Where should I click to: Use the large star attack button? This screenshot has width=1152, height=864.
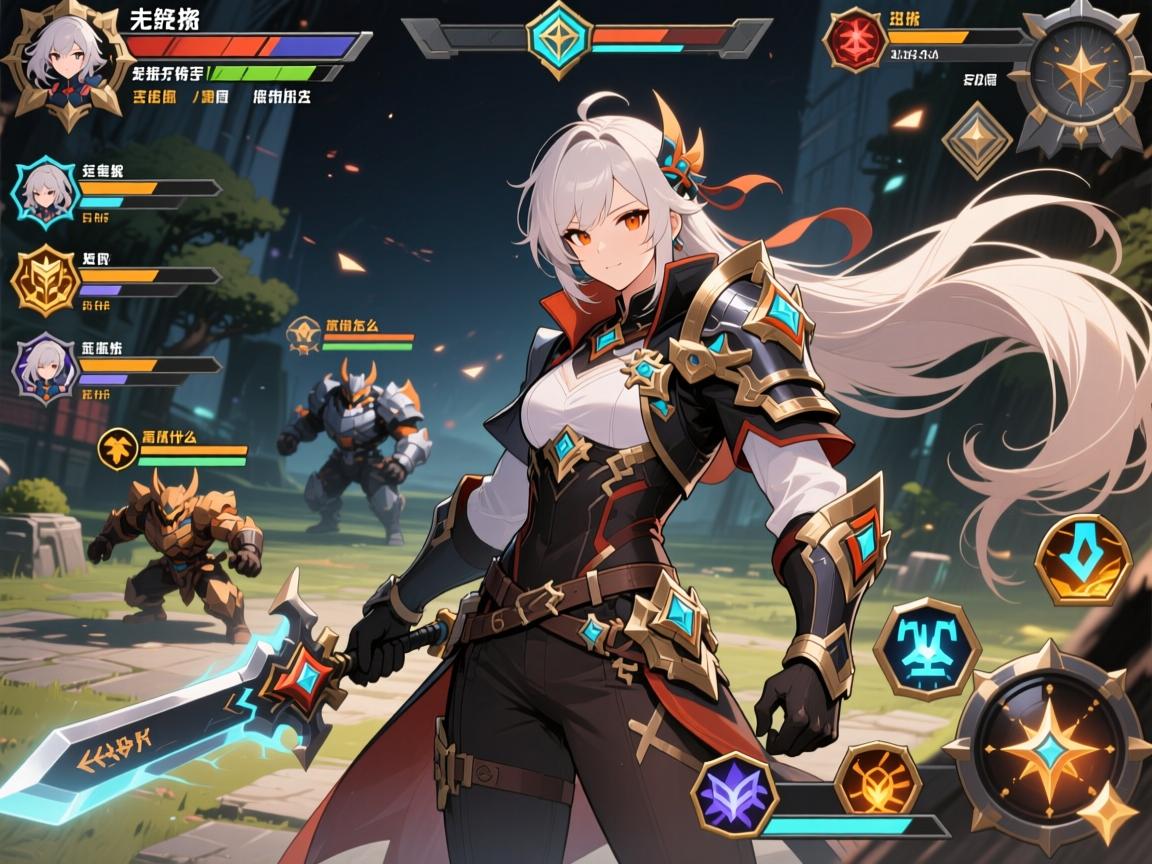[x=1045, y=744]
